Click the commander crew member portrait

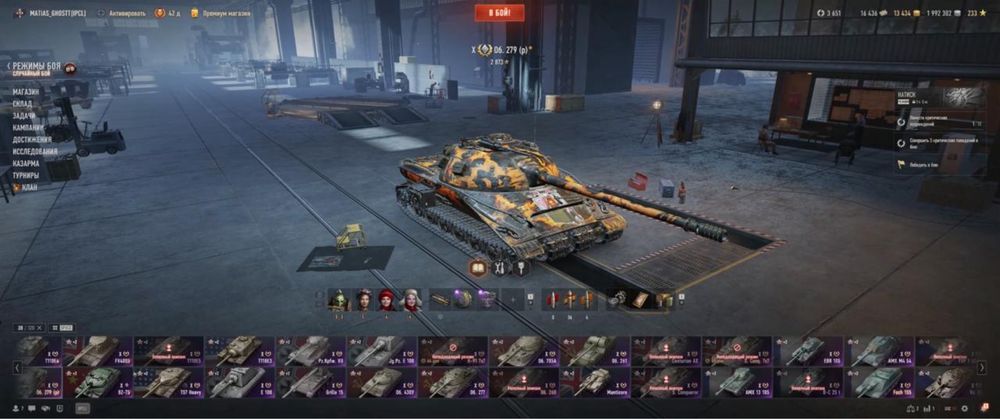[x=337, y=299]
